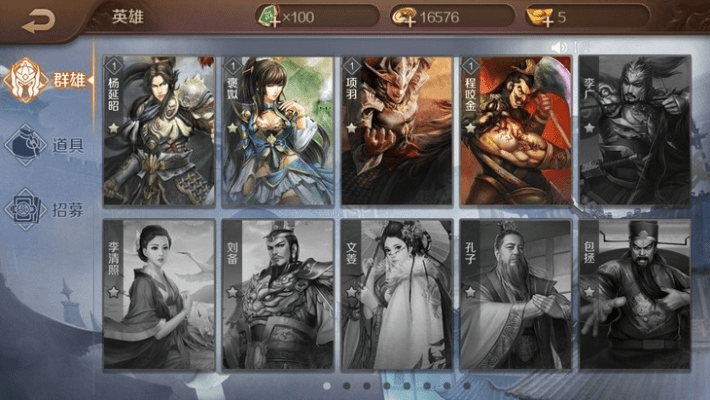The image size is (710, 400).
Task: View the locked 李清照 hero card
Action: pyautogui.click(x=158, y=295)
